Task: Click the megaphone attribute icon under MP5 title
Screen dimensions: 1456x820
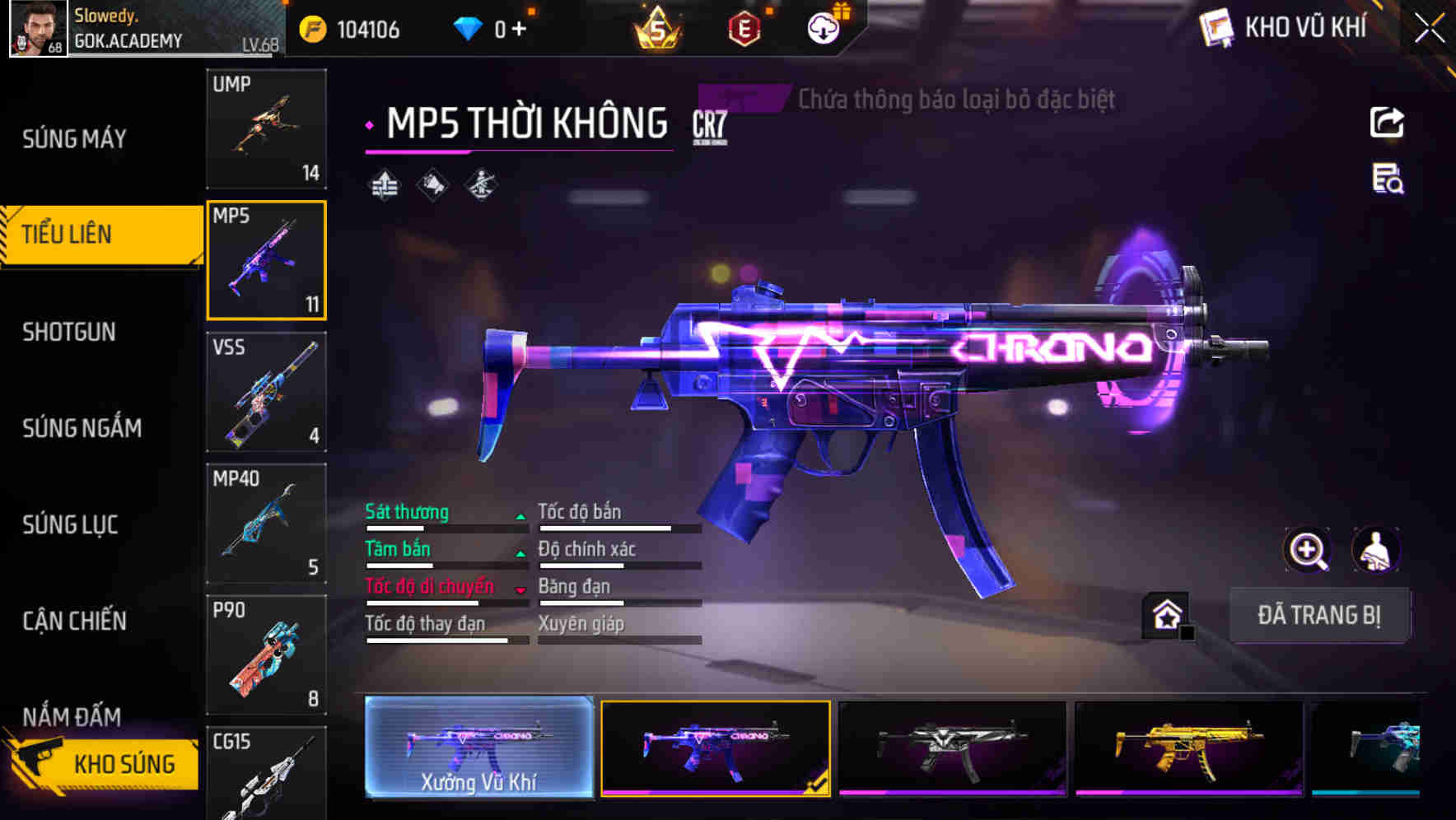Action: 432,184
